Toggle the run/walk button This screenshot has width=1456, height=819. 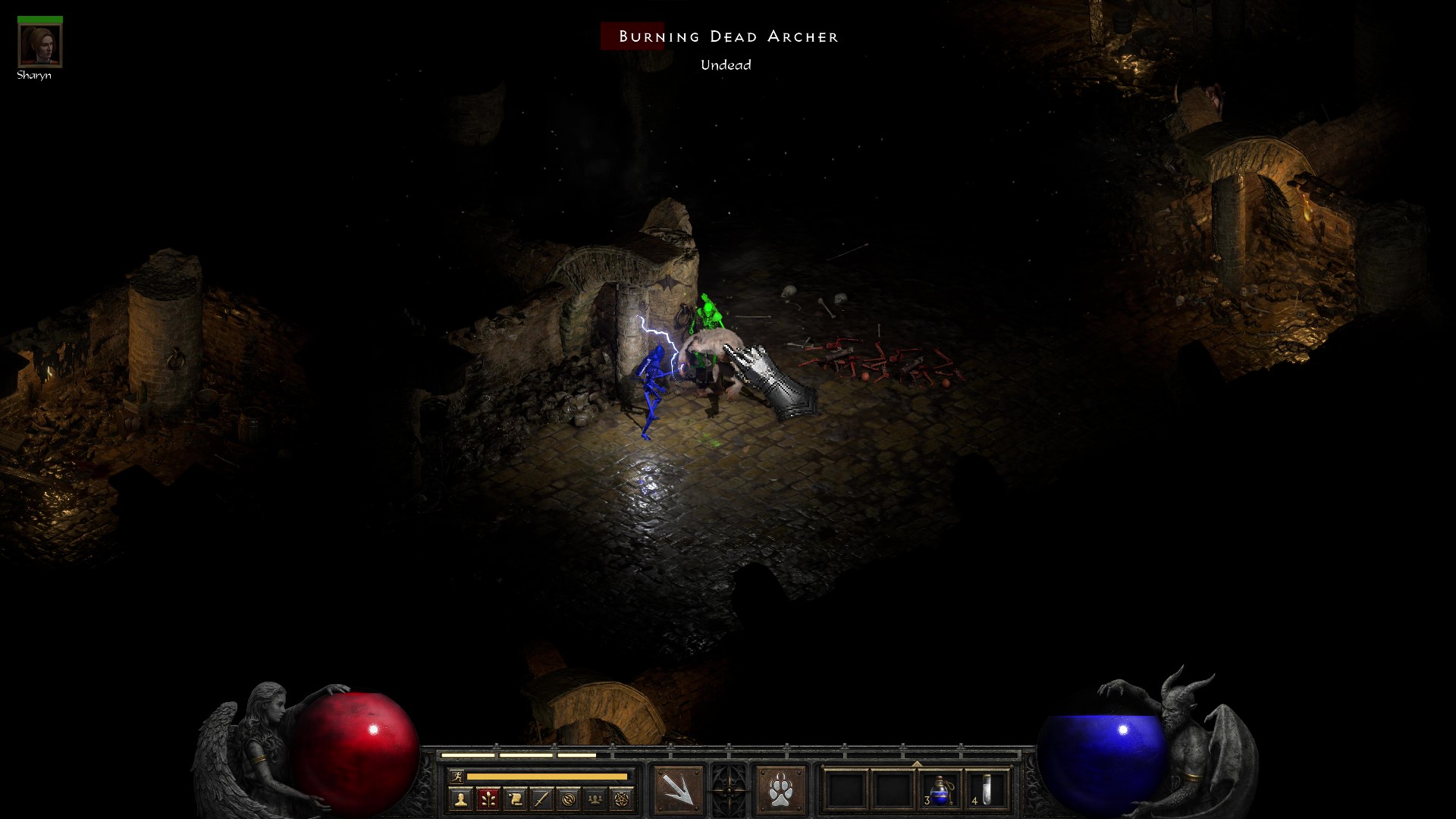pyautogui.click(x=456, y=777)
